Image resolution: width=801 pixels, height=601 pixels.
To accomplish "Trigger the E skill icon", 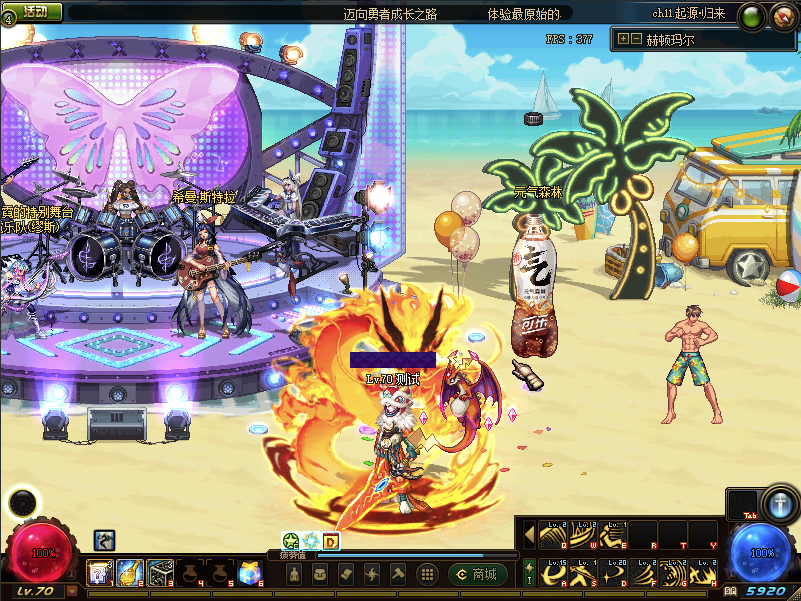I will point(614,536).
